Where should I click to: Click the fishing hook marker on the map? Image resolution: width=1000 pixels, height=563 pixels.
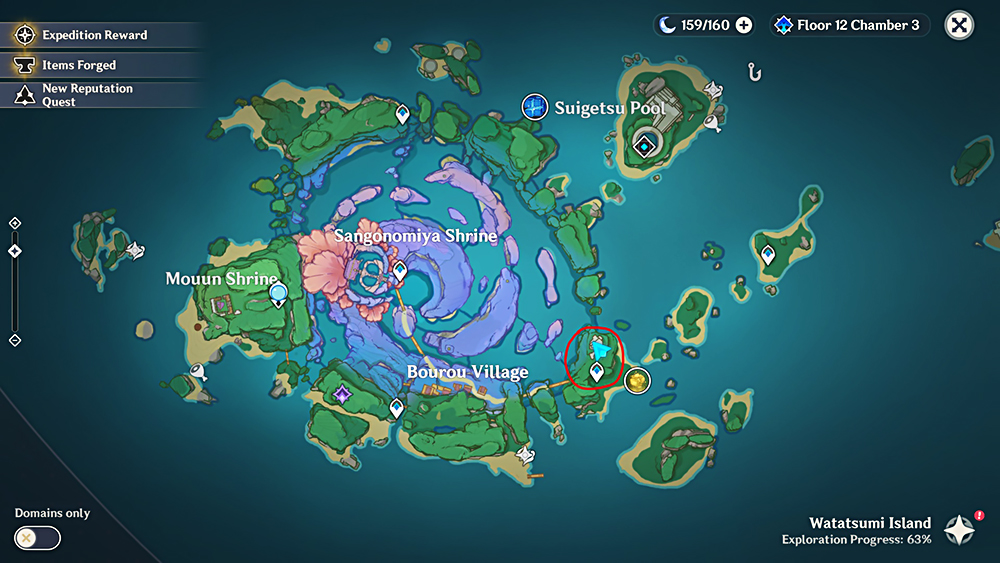tap(756, 72)
